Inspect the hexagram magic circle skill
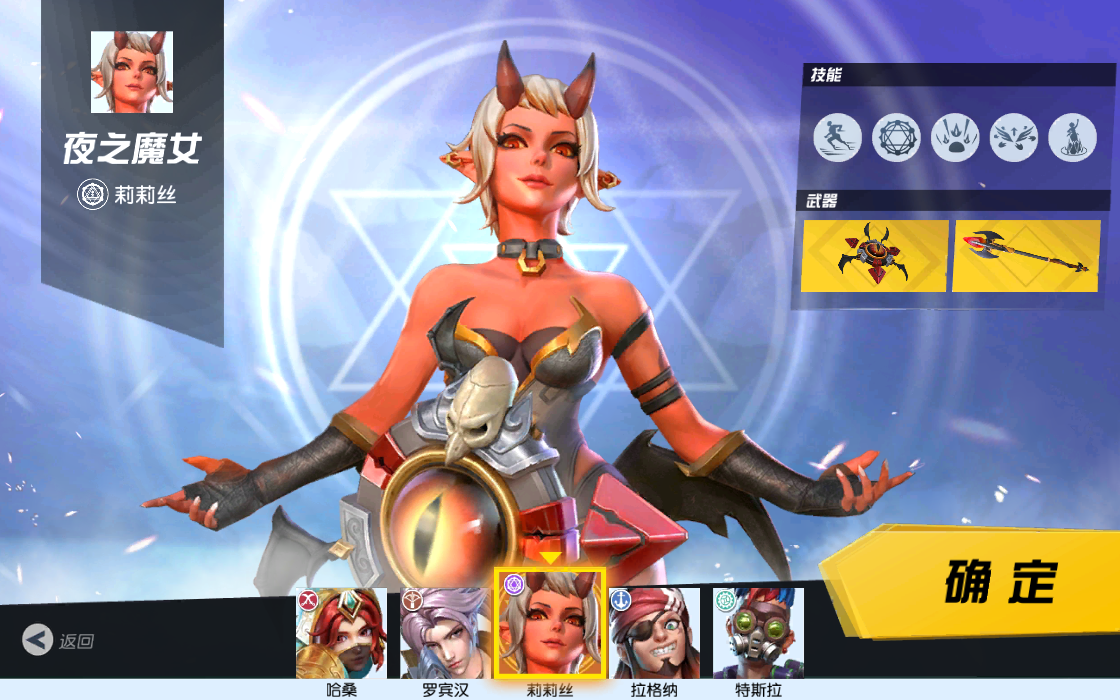Screen dimensions: 1120x700 tap(896, 137)
